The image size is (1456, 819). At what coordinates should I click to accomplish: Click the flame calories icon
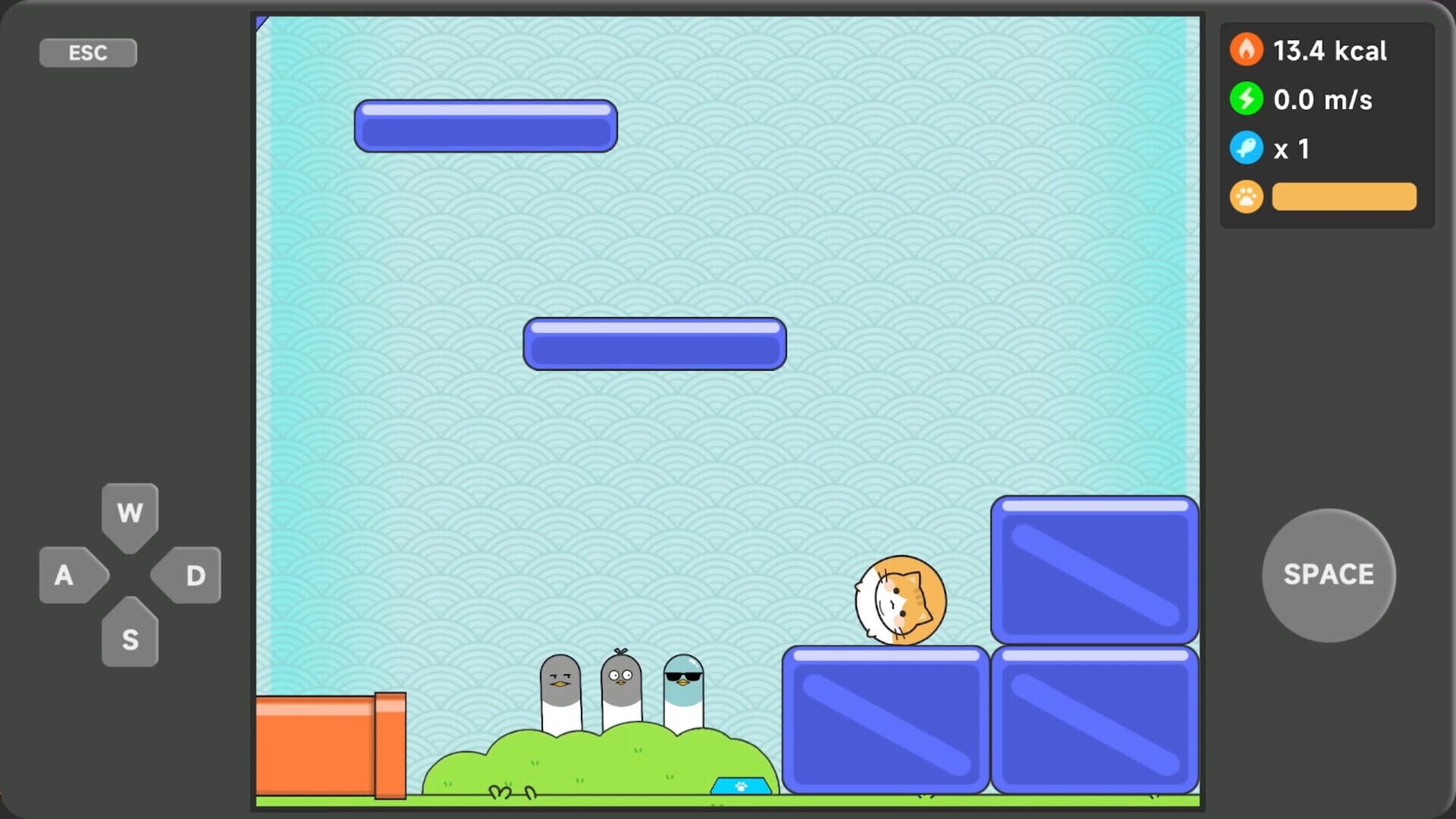click(1246, 49)
